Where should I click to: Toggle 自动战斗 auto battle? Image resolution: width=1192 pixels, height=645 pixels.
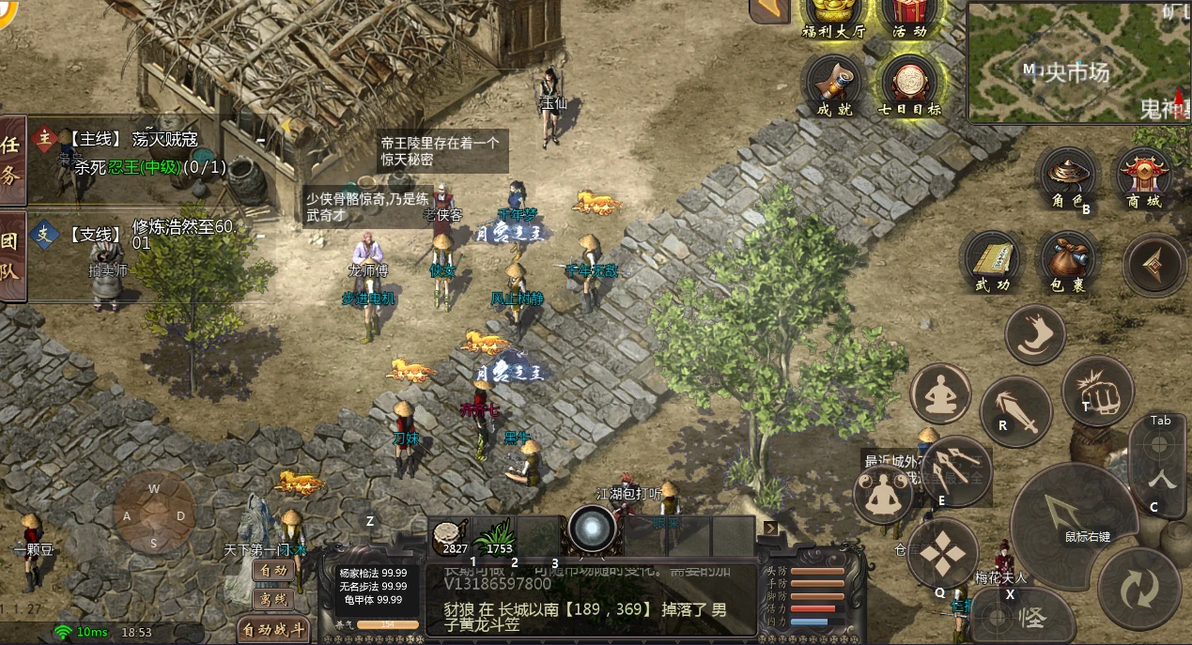273,630
